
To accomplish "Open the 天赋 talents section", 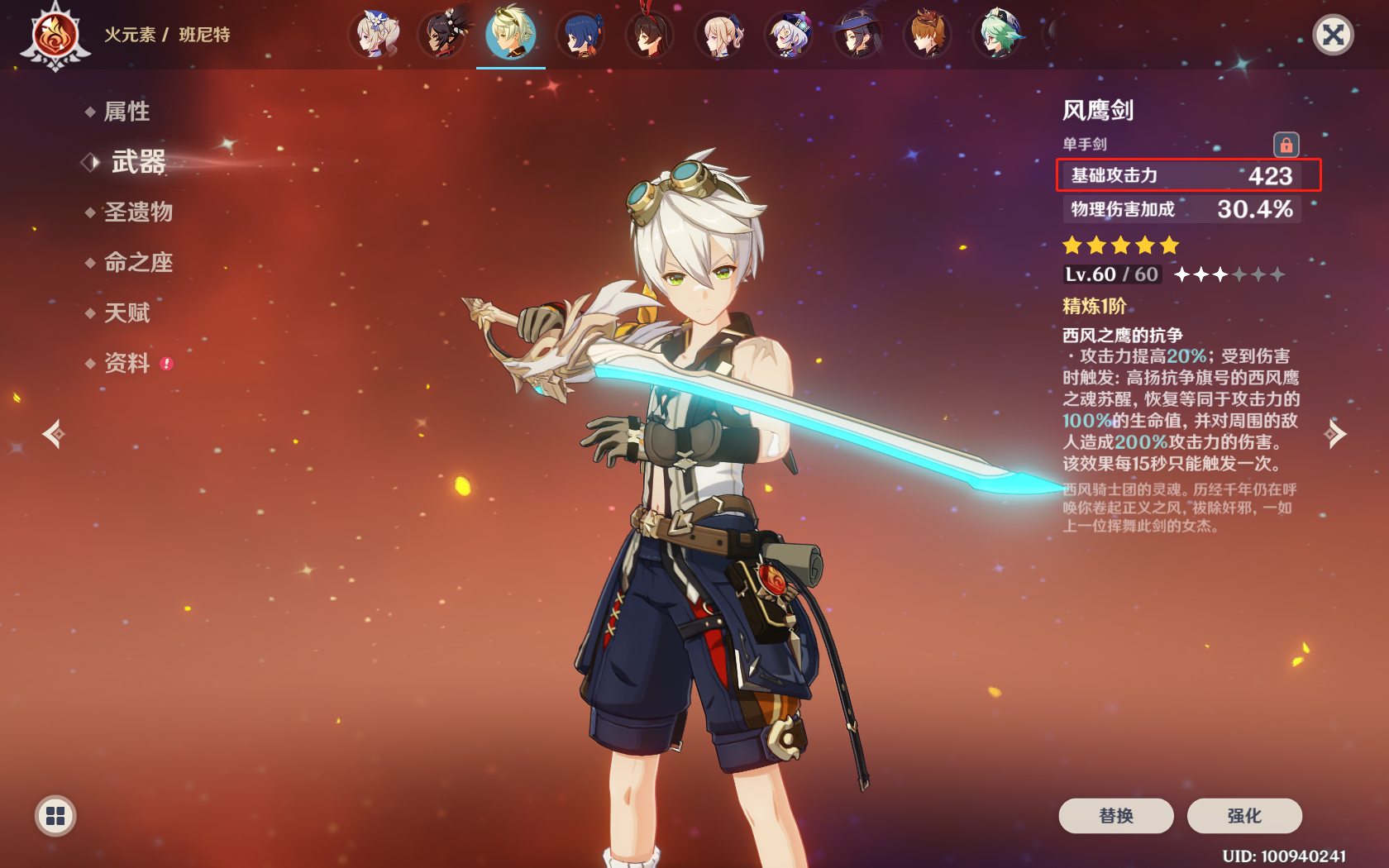I will click(126, 313).
